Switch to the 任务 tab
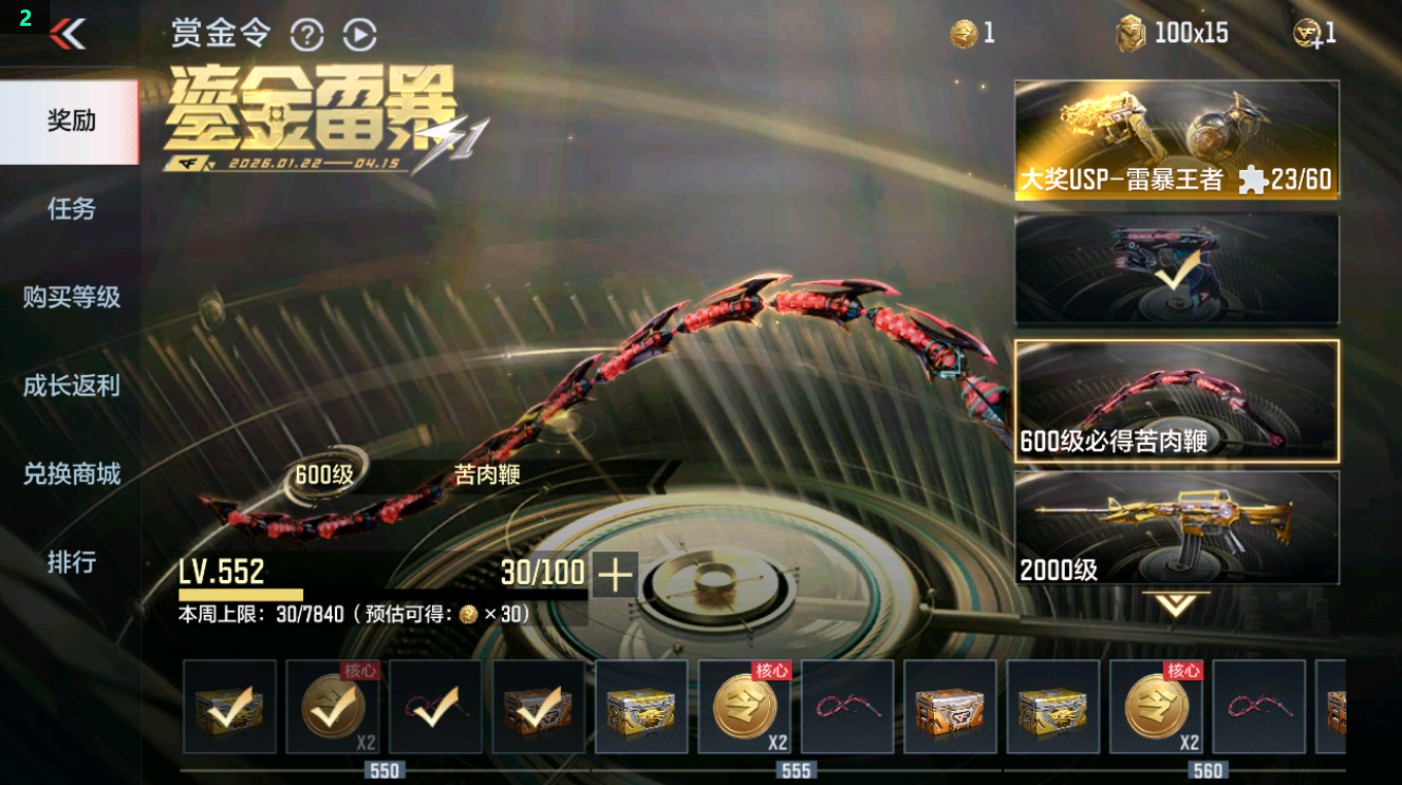 [70, 210]
